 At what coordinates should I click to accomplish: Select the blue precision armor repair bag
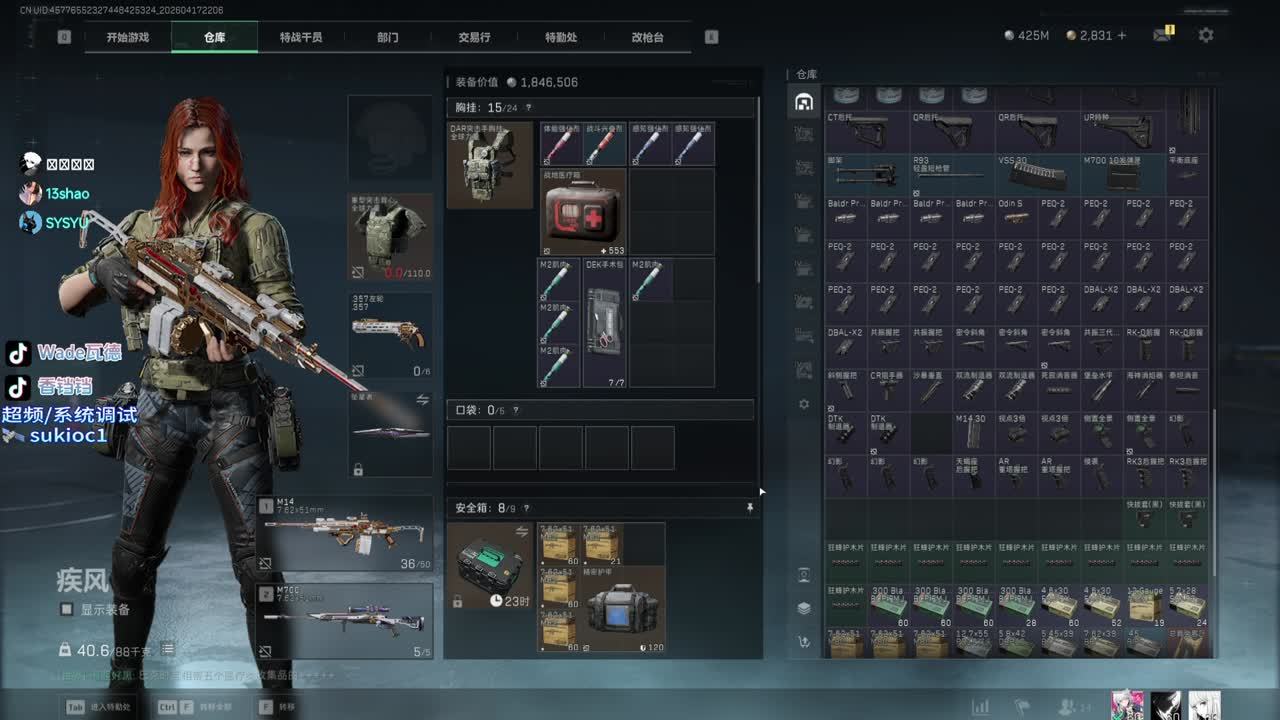[624, 610]
